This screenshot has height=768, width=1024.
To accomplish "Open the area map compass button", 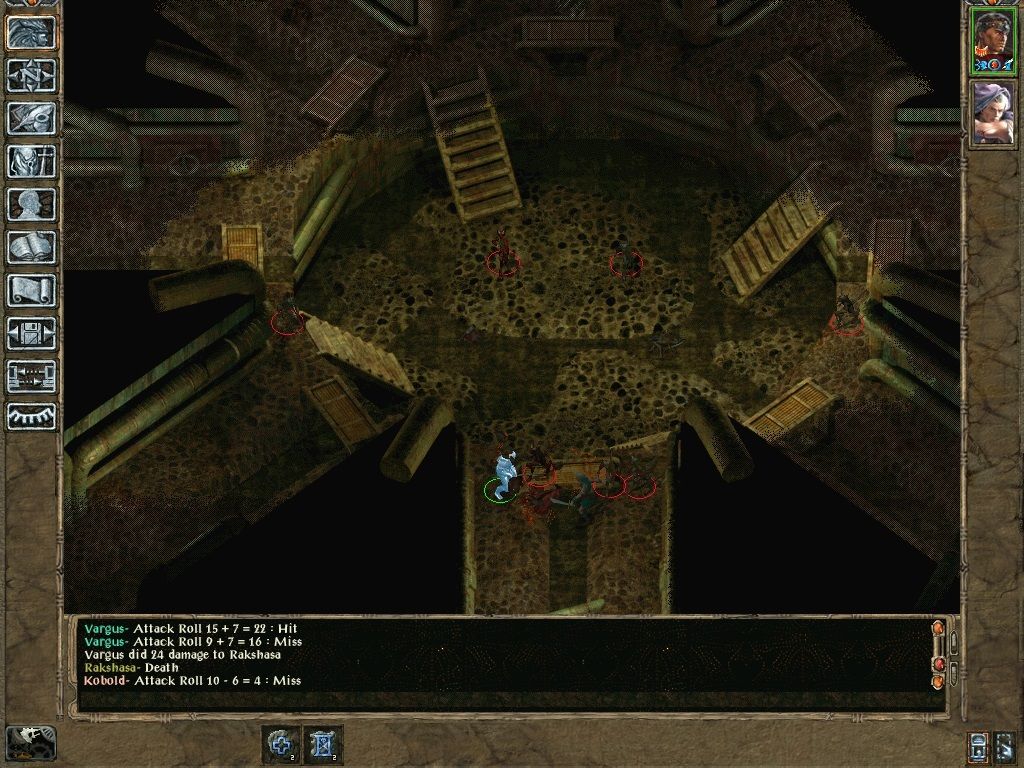I will click(31, 75).
